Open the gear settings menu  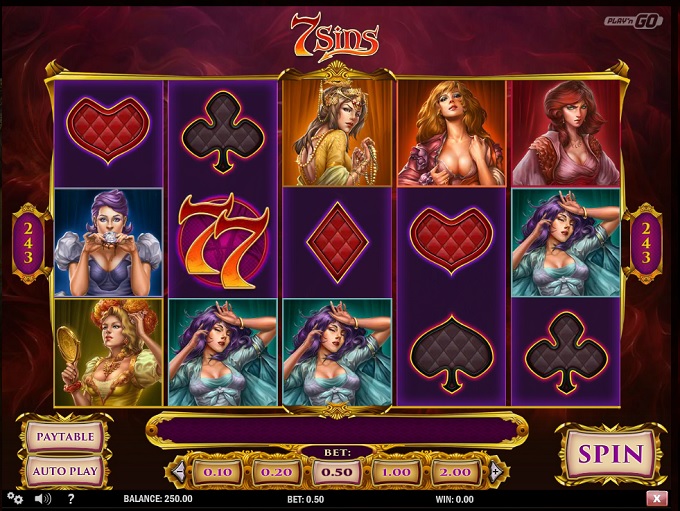[x=15, y=498]
